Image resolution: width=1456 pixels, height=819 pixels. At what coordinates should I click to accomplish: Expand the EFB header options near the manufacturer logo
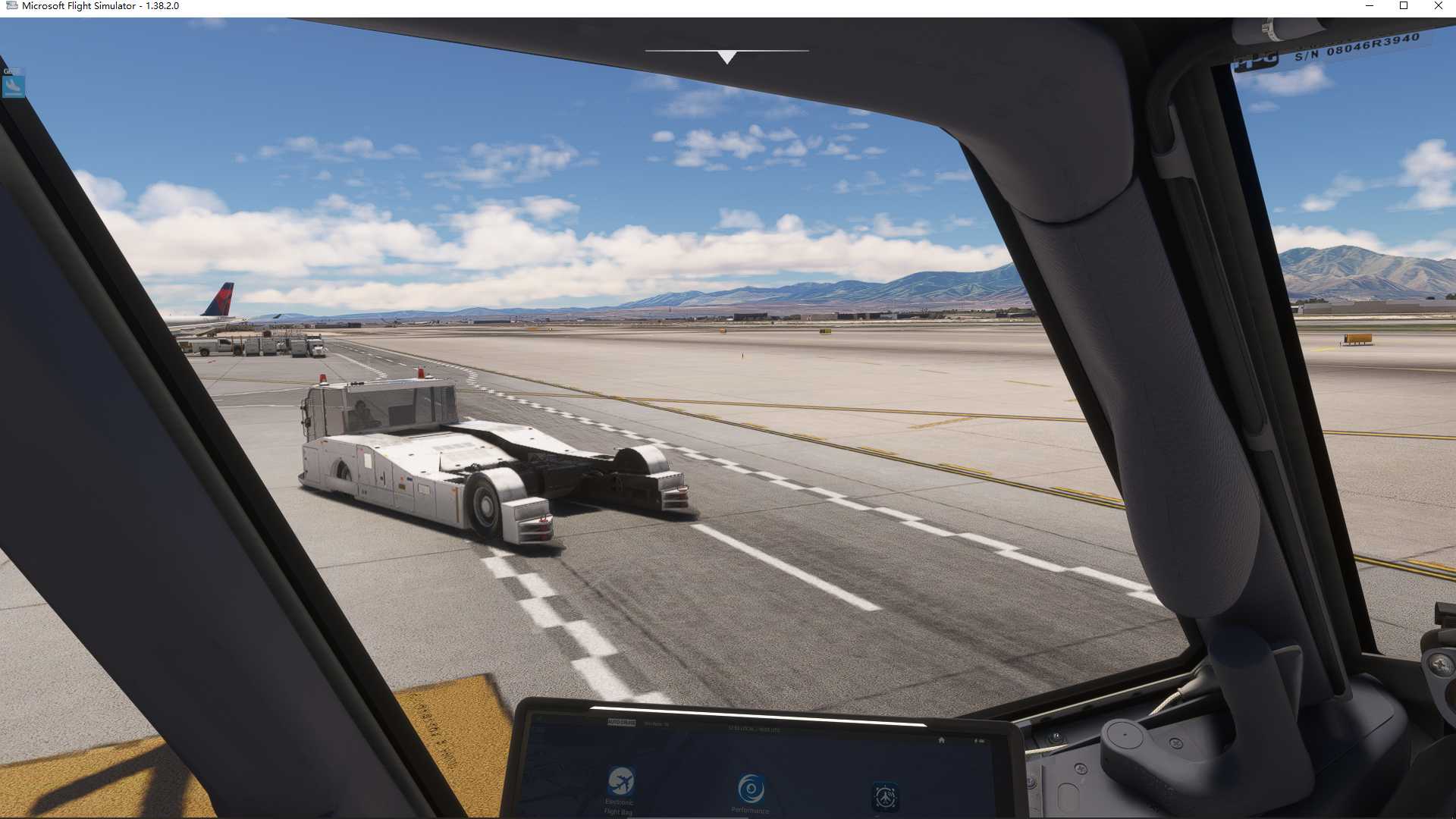click(x=623, y=720)
